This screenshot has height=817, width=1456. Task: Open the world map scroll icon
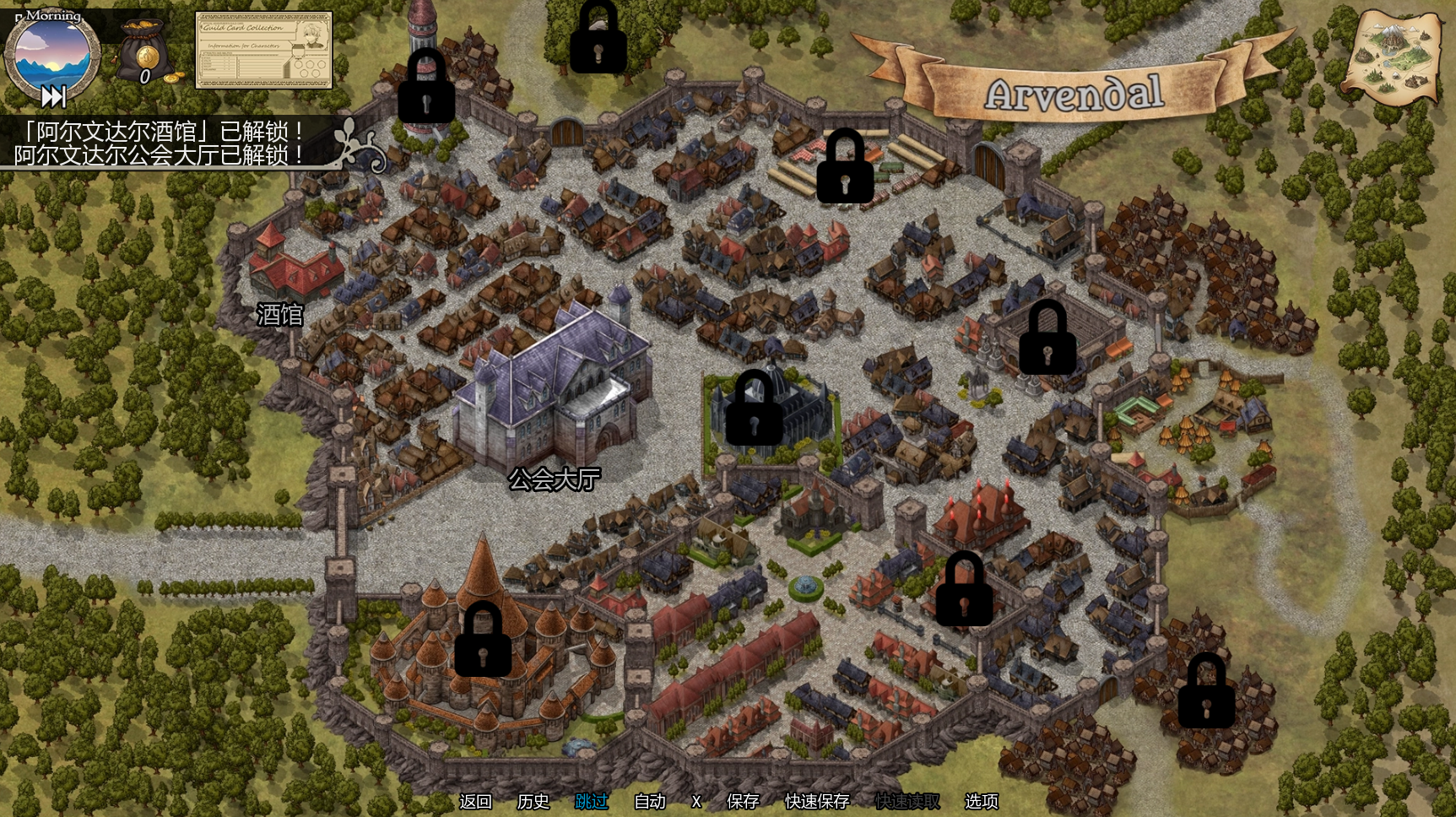tap(1393, 57)
